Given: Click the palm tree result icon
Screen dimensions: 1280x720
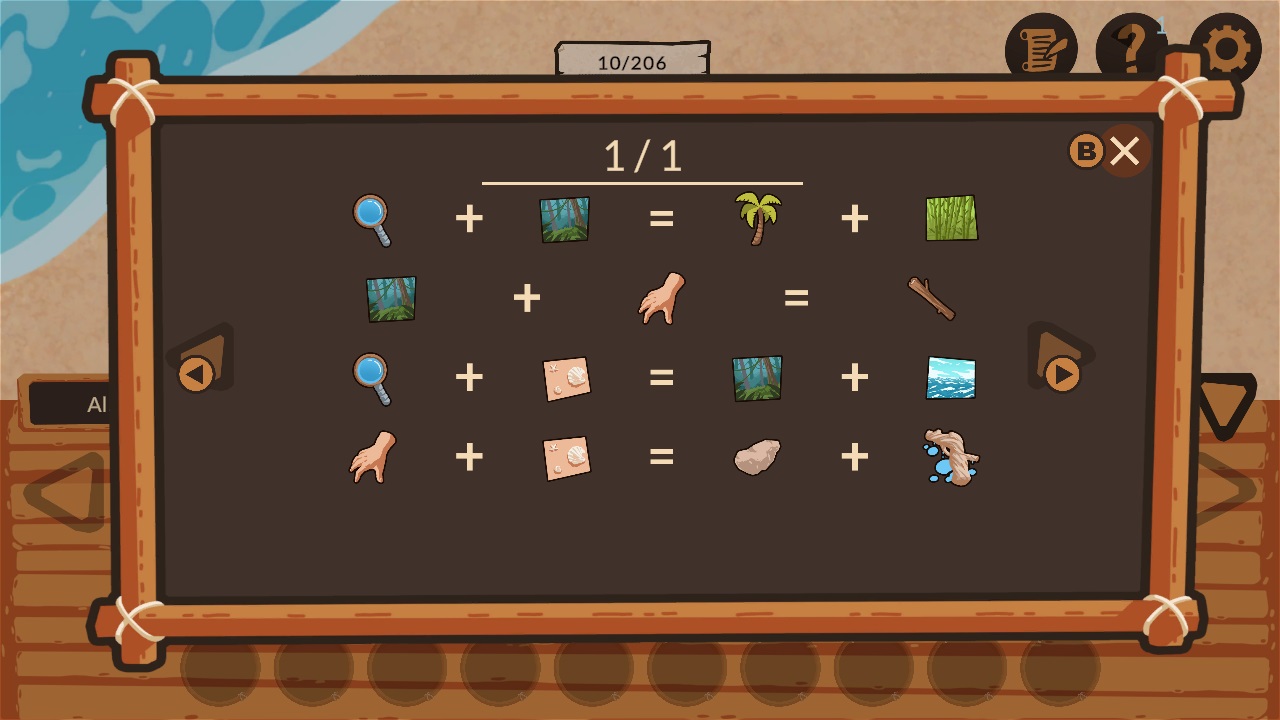Looking at the screenshot, I should point(756,218).
